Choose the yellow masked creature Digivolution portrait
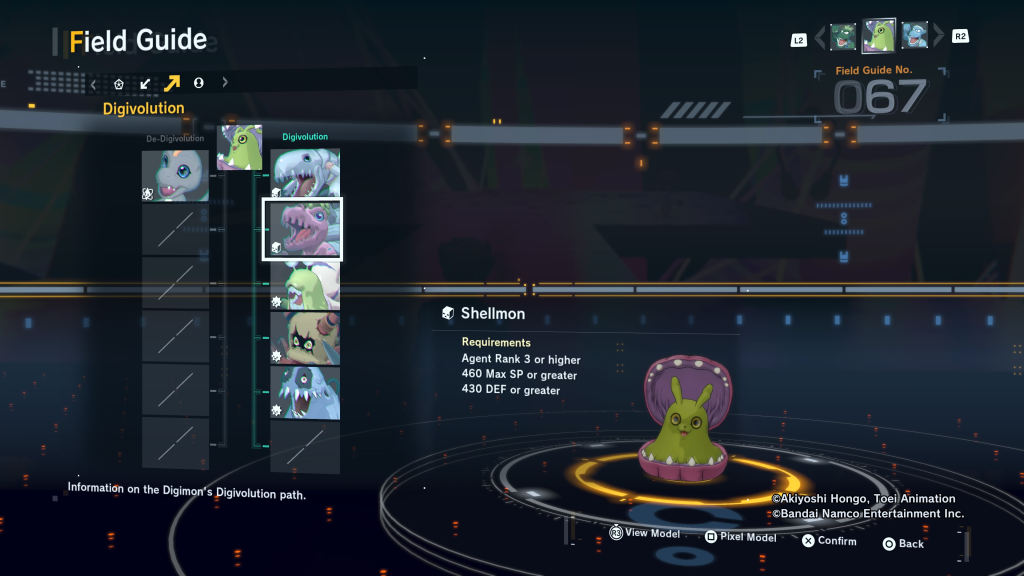This screenshot has width=1024, height=576. (x=305, y=339)
